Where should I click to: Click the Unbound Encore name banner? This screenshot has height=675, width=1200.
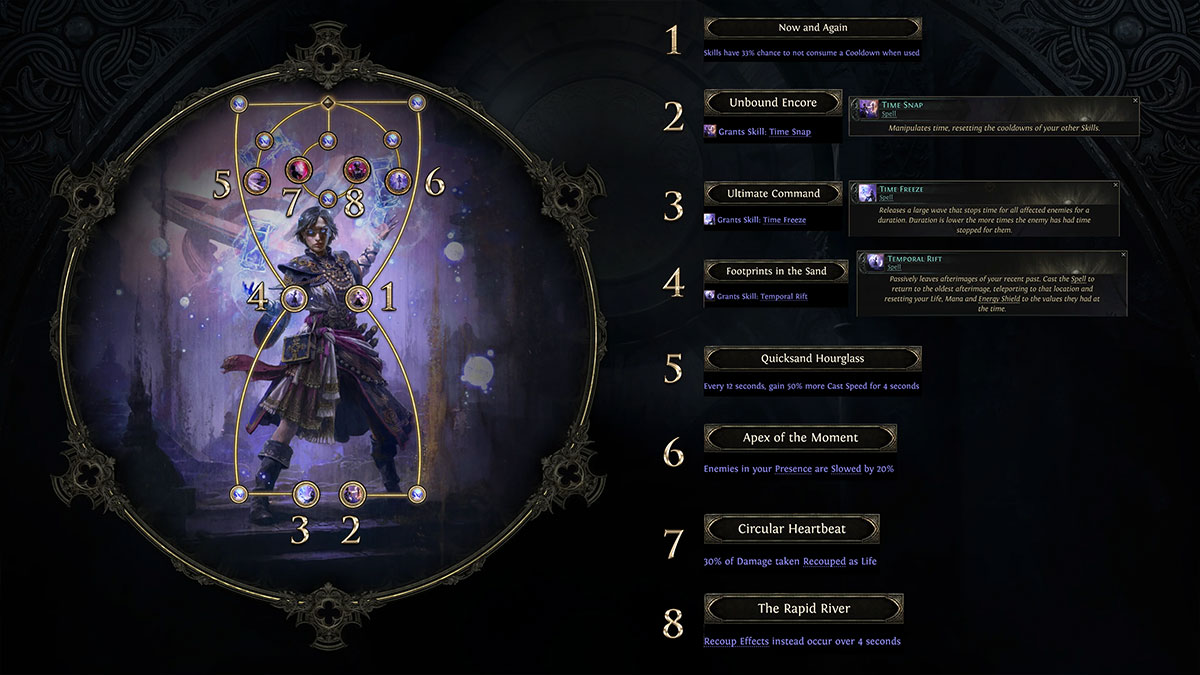772,103
